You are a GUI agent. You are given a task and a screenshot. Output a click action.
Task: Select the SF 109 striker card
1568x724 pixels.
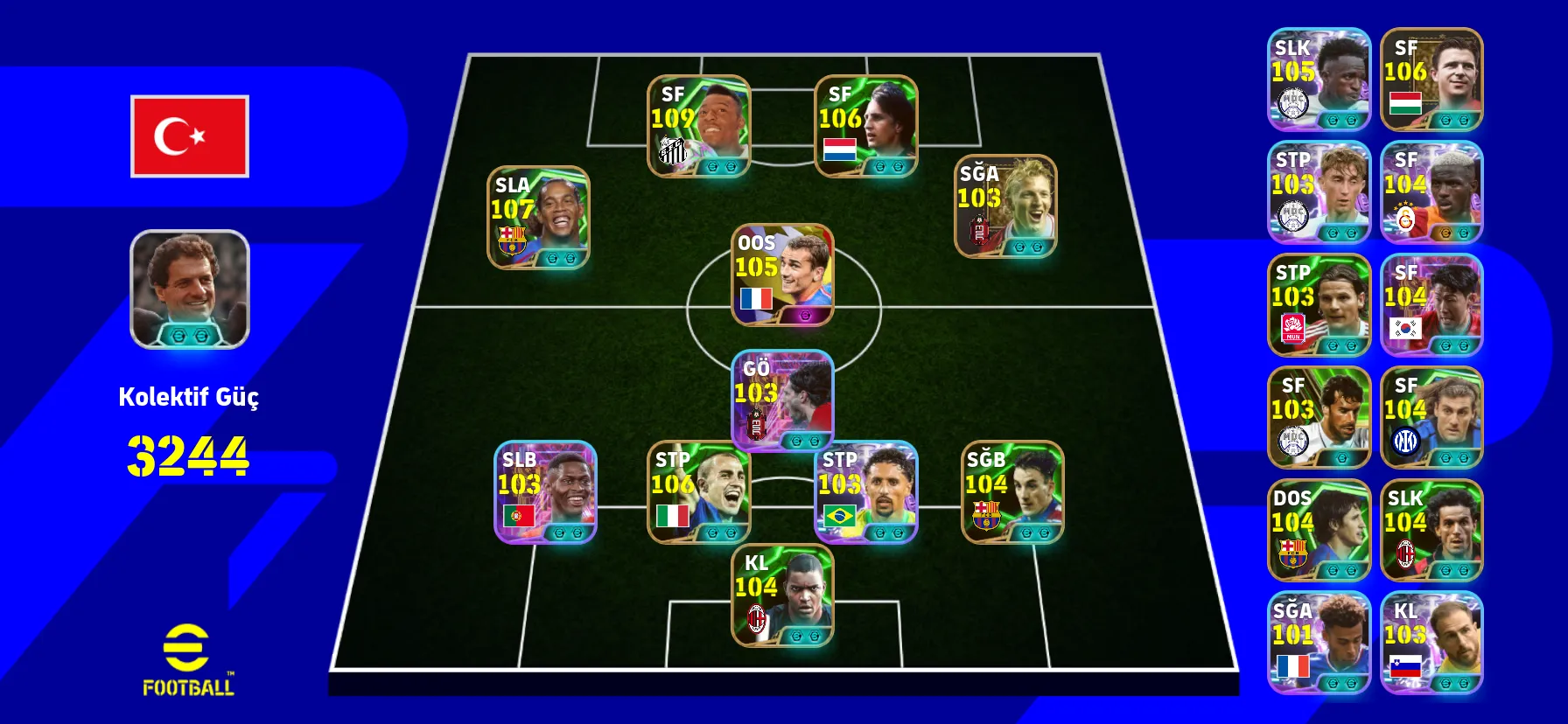click(698, 126)
